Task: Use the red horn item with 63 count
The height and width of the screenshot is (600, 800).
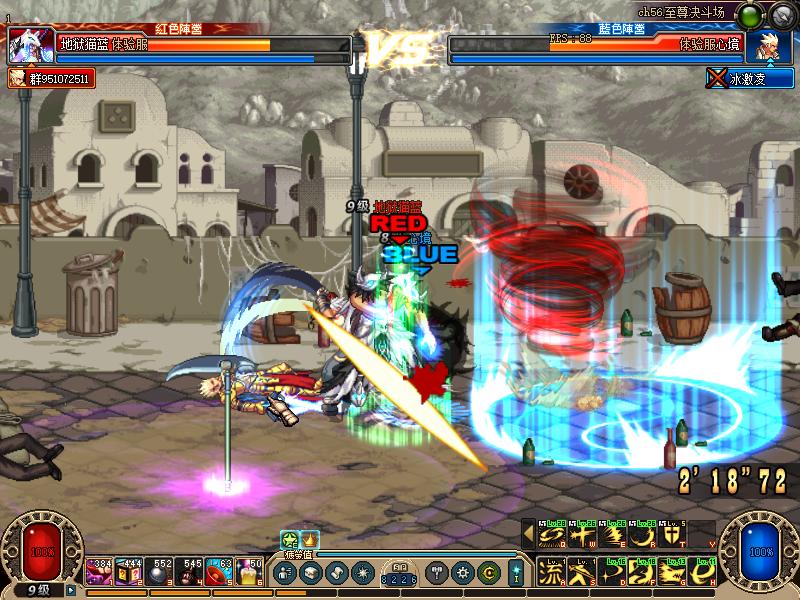Action: pos(219,572)
